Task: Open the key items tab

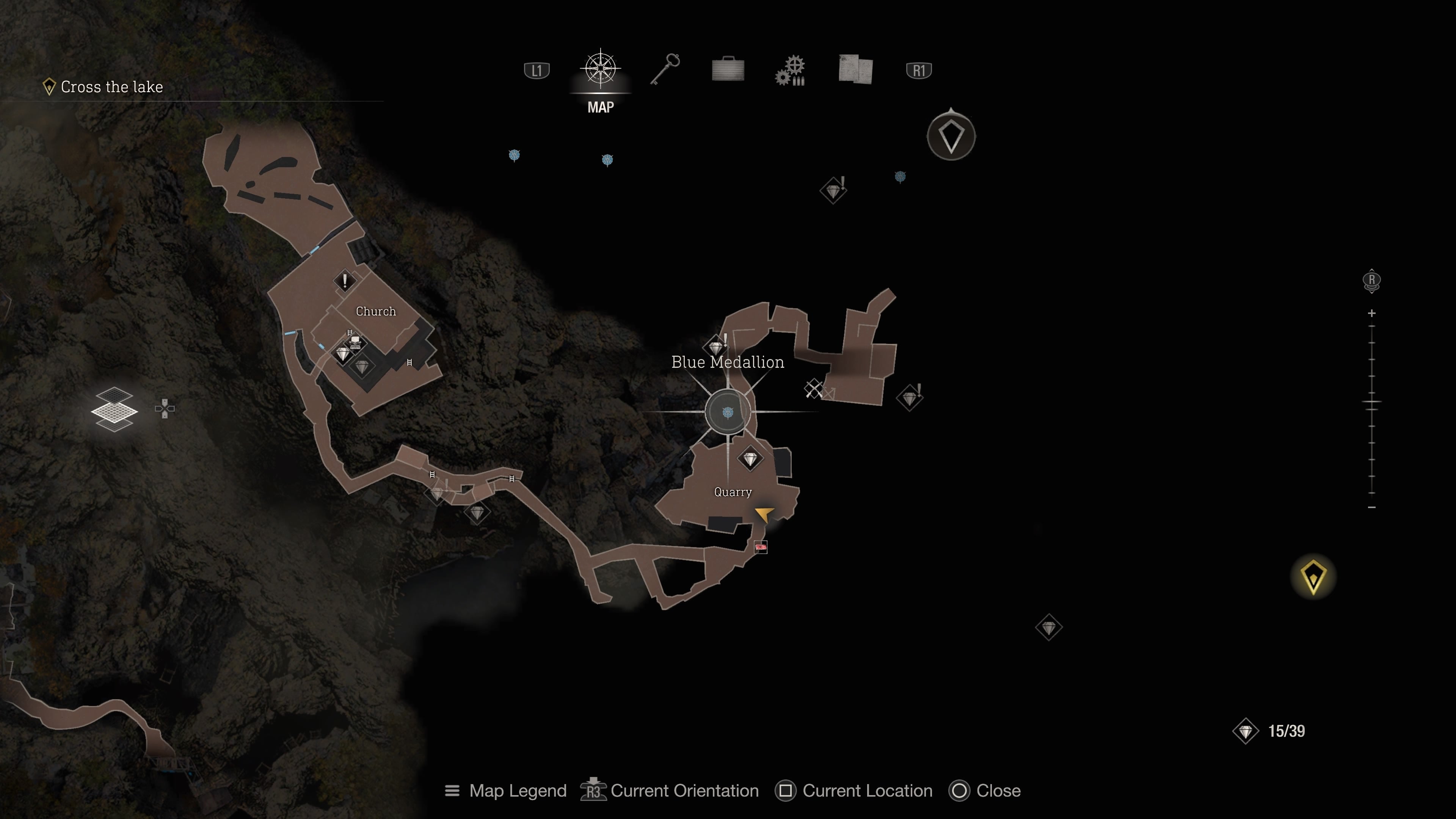Action: coord(665,70)
